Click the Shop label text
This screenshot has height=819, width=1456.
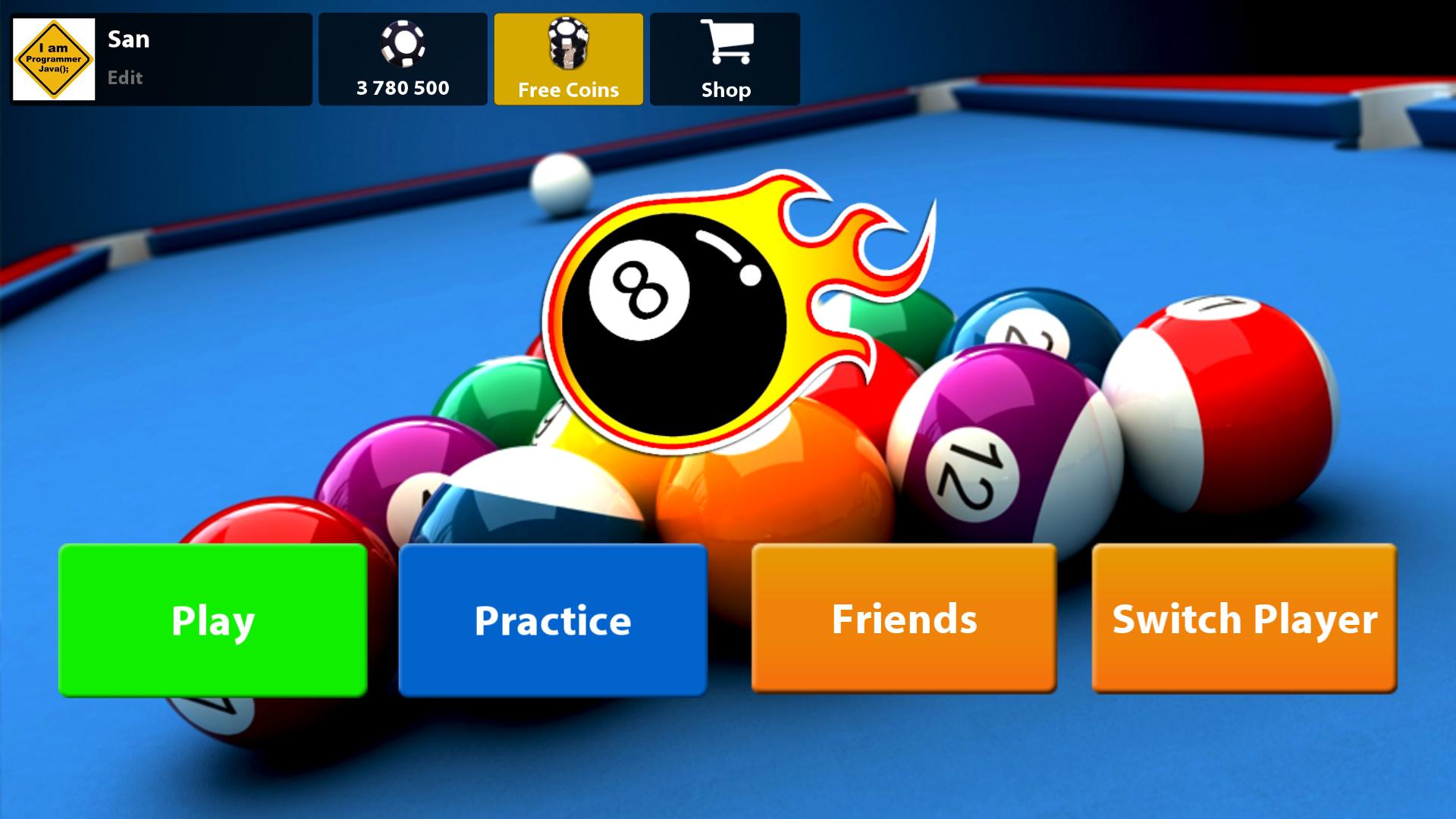pyautogui.click(x=725, y=89)
